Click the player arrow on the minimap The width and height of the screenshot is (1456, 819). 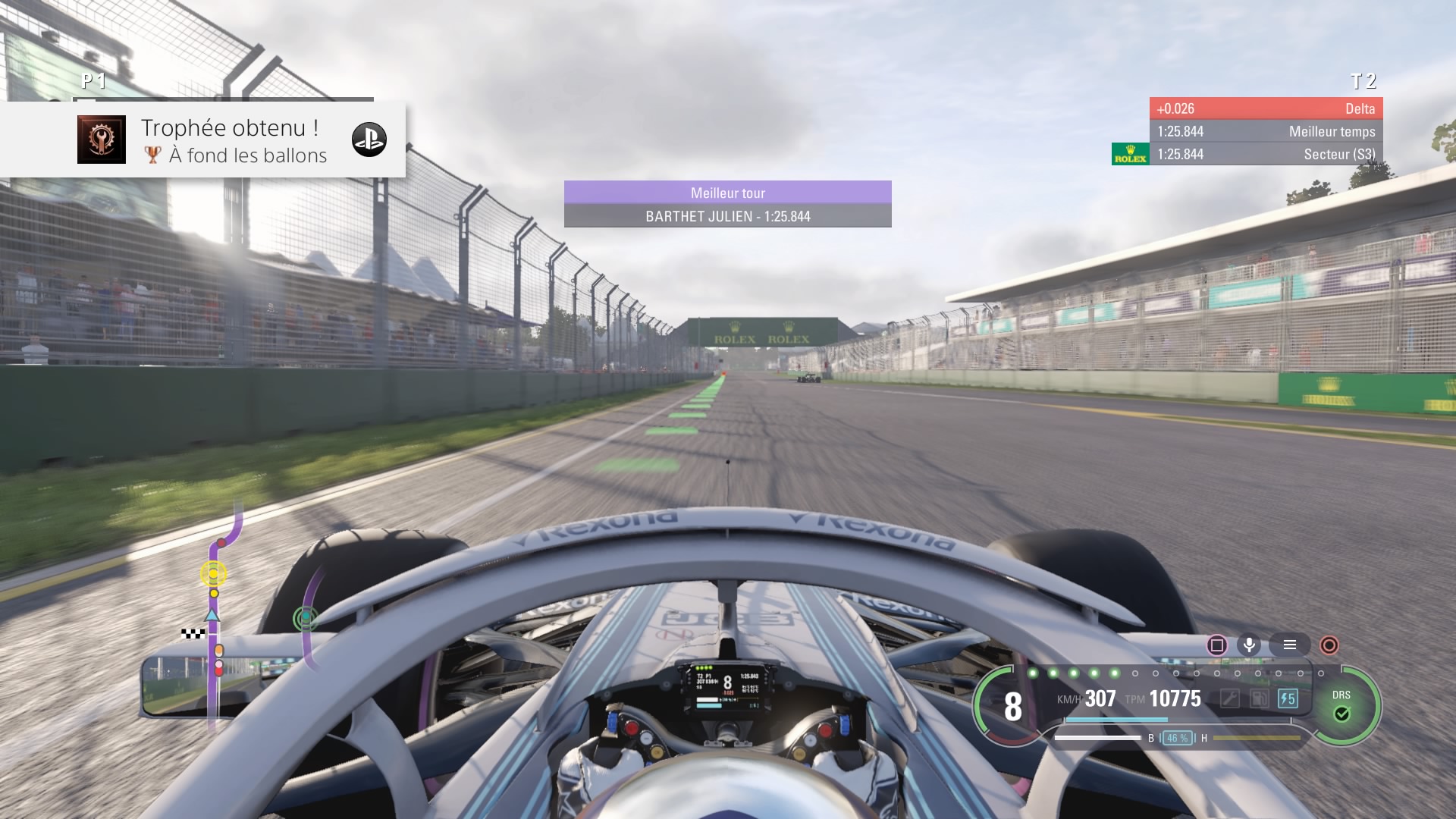point(212,615)
